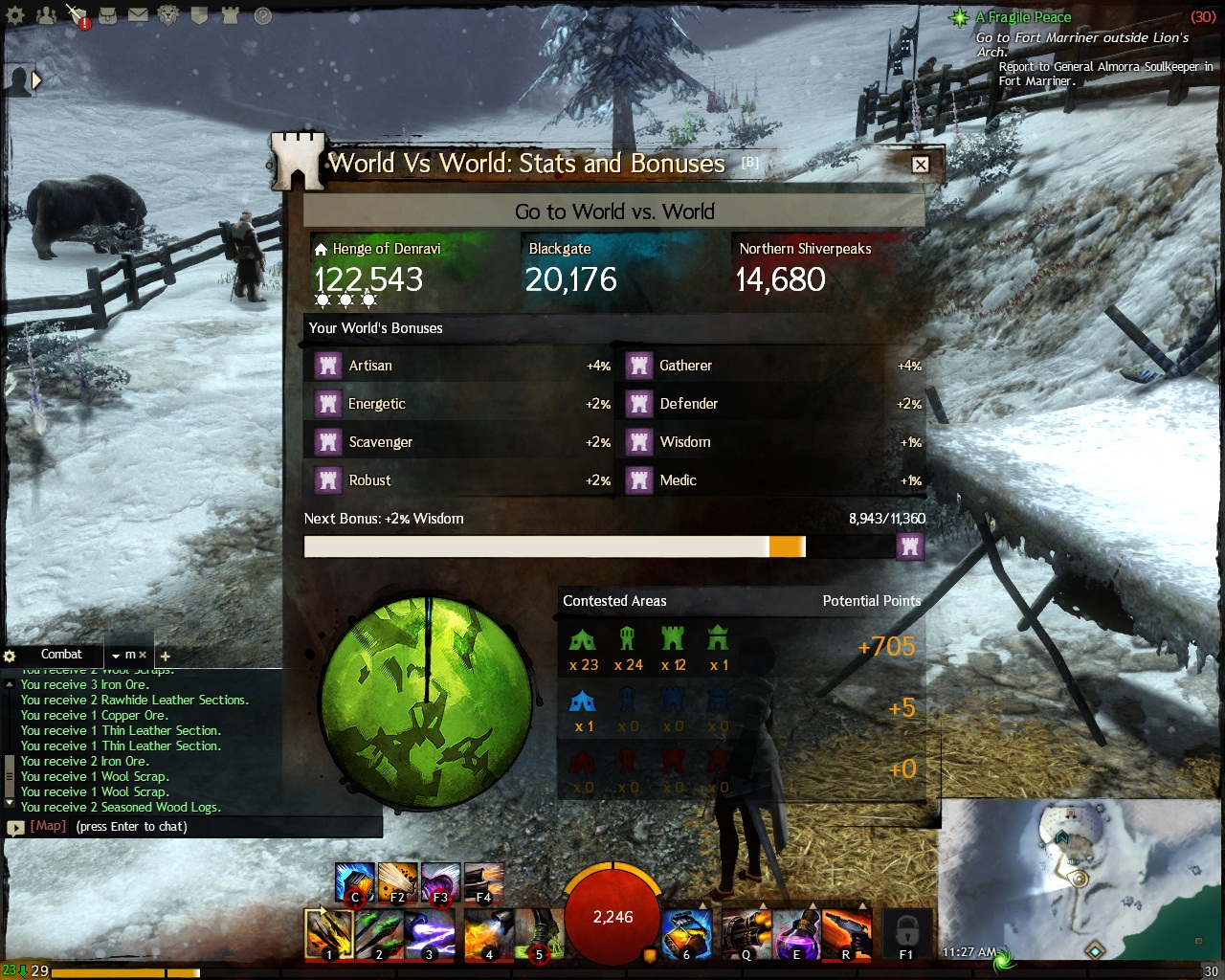Activate the elixir flask utility skill

[x=796, y=933]
